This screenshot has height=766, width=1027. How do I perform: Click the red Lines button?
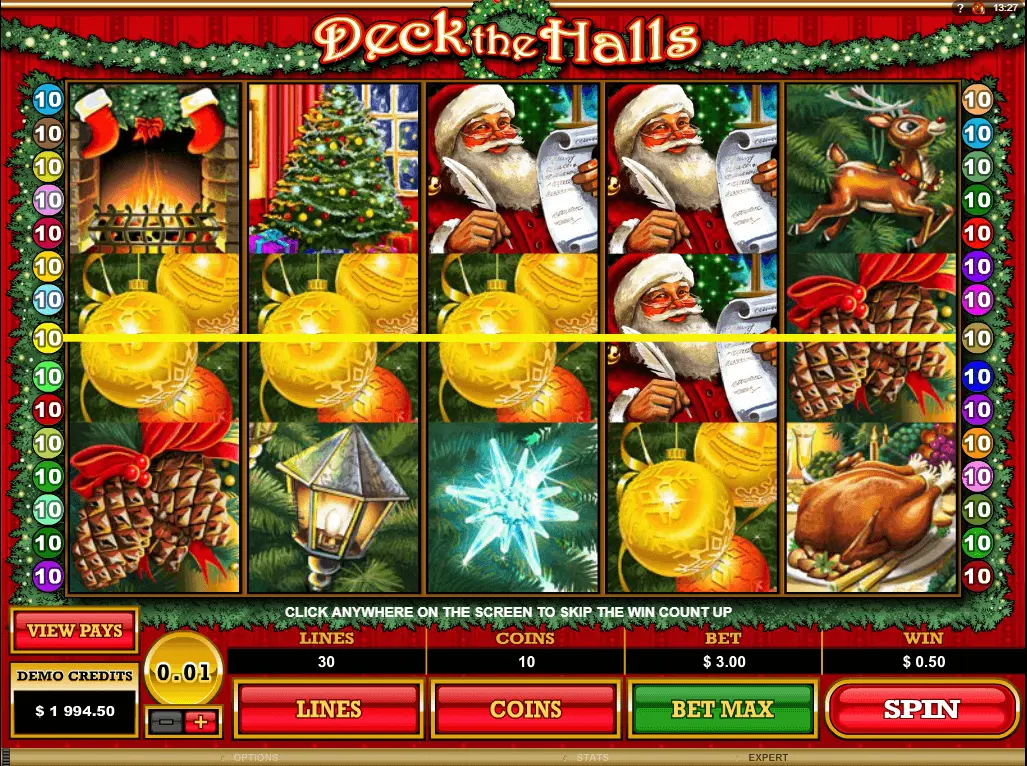click(x=328, y=709)
